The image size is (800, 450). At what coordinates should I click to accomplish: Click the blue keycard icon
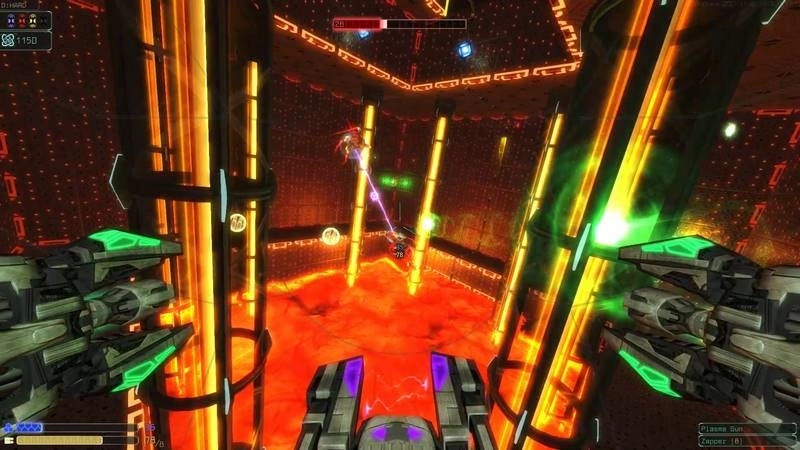tap(12, 20)
